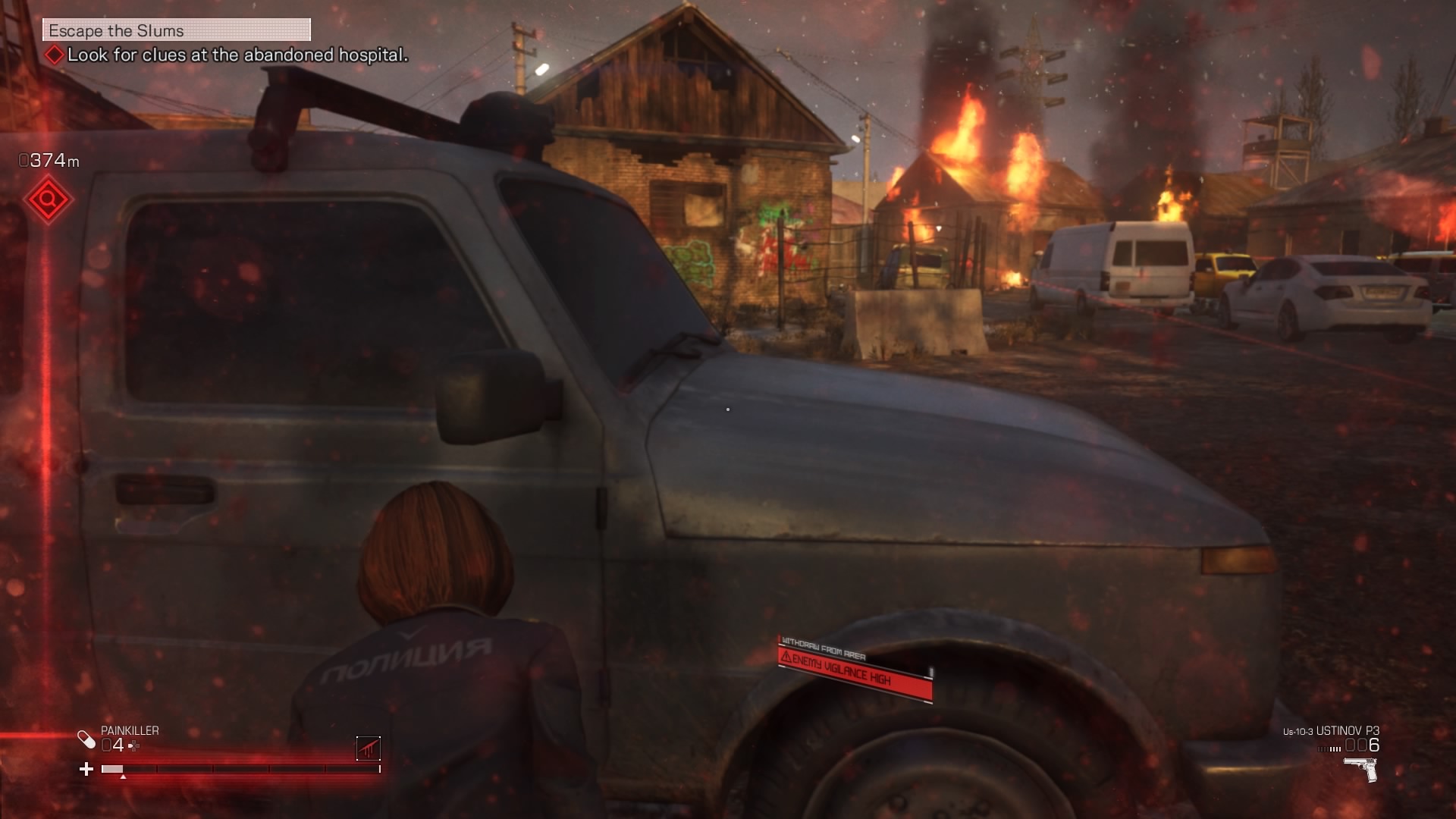
Task: Use the Painkiller pill item icon
Action: 86,739
